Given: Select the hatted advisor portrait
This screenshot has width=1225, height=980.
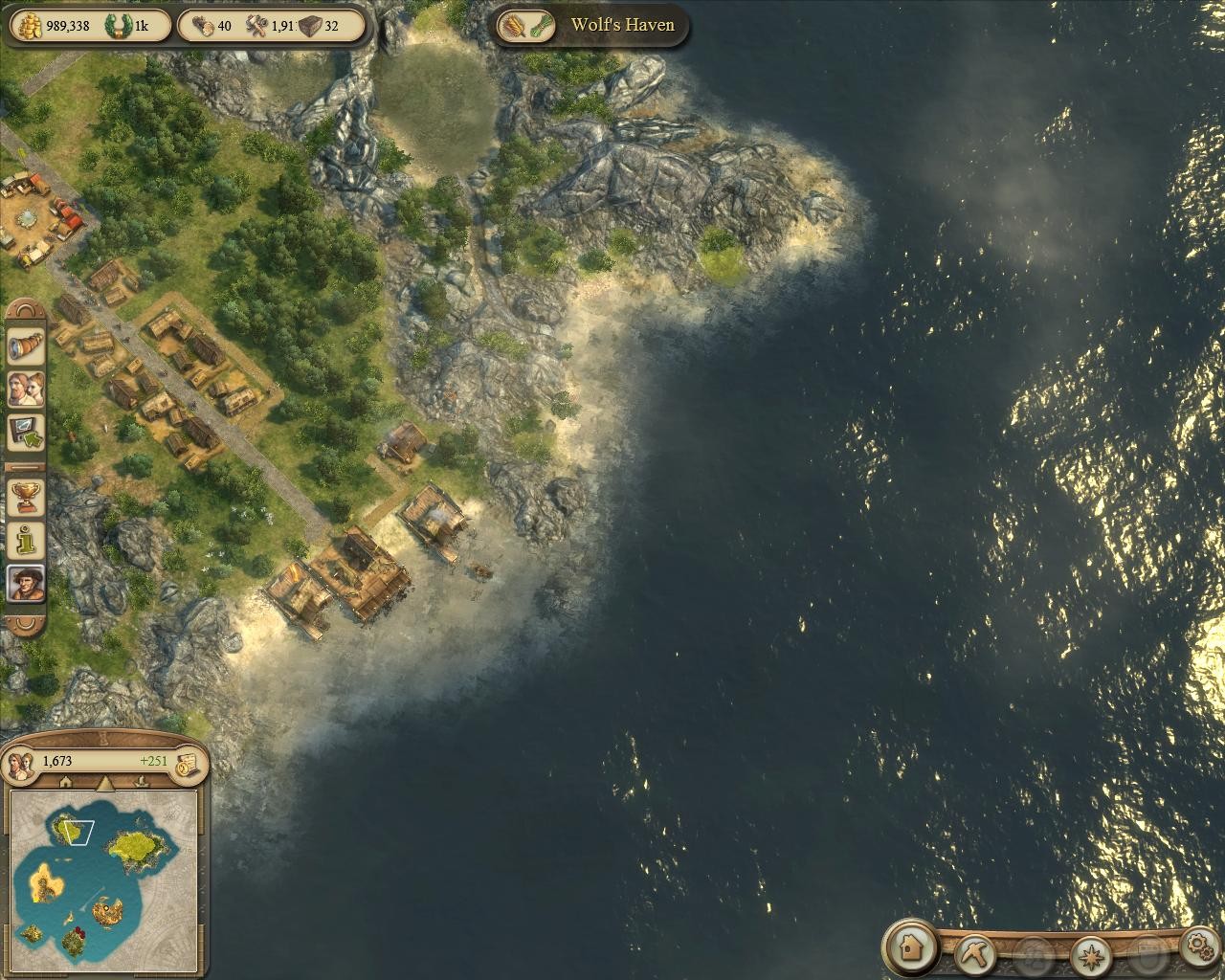Looking at the screenshot, I should click(25, 582).
